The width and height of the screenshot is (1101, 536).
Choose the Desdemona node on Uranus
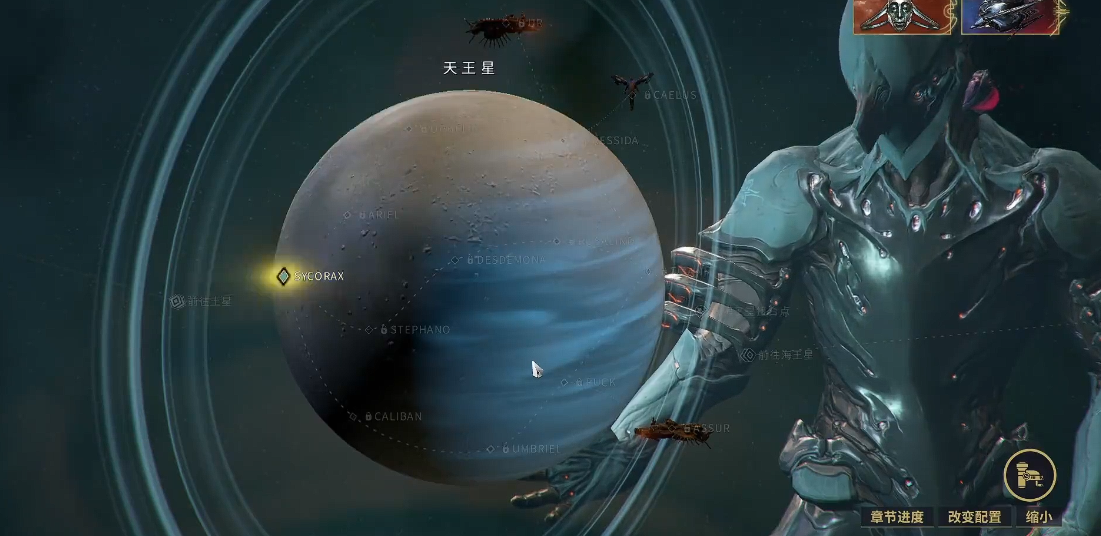pyautogui.click(x=456, y=260)
